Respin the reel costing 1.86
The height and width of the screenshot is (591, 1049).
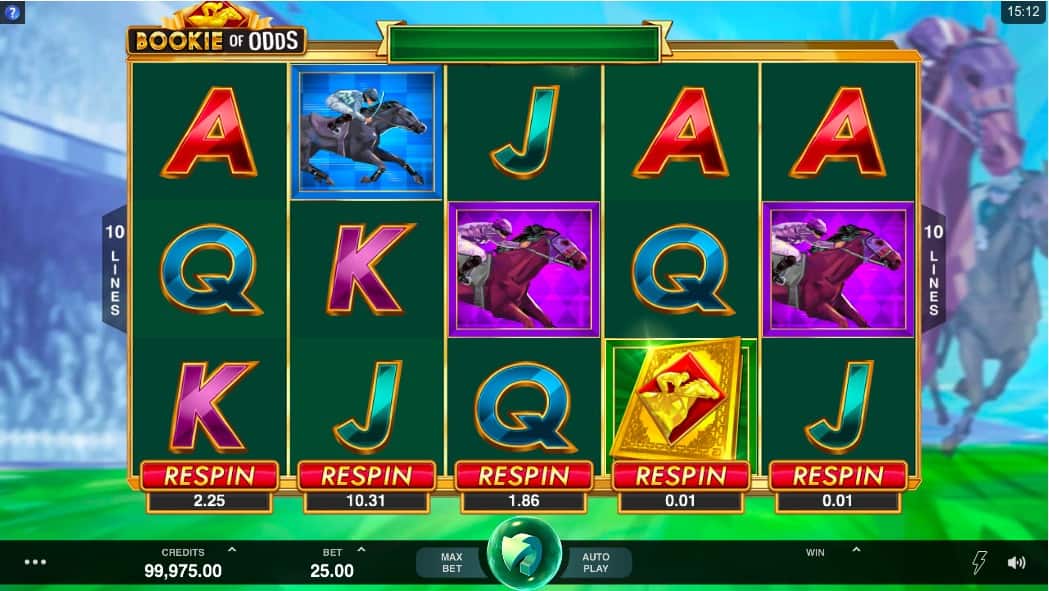click(x=524, y=477)
